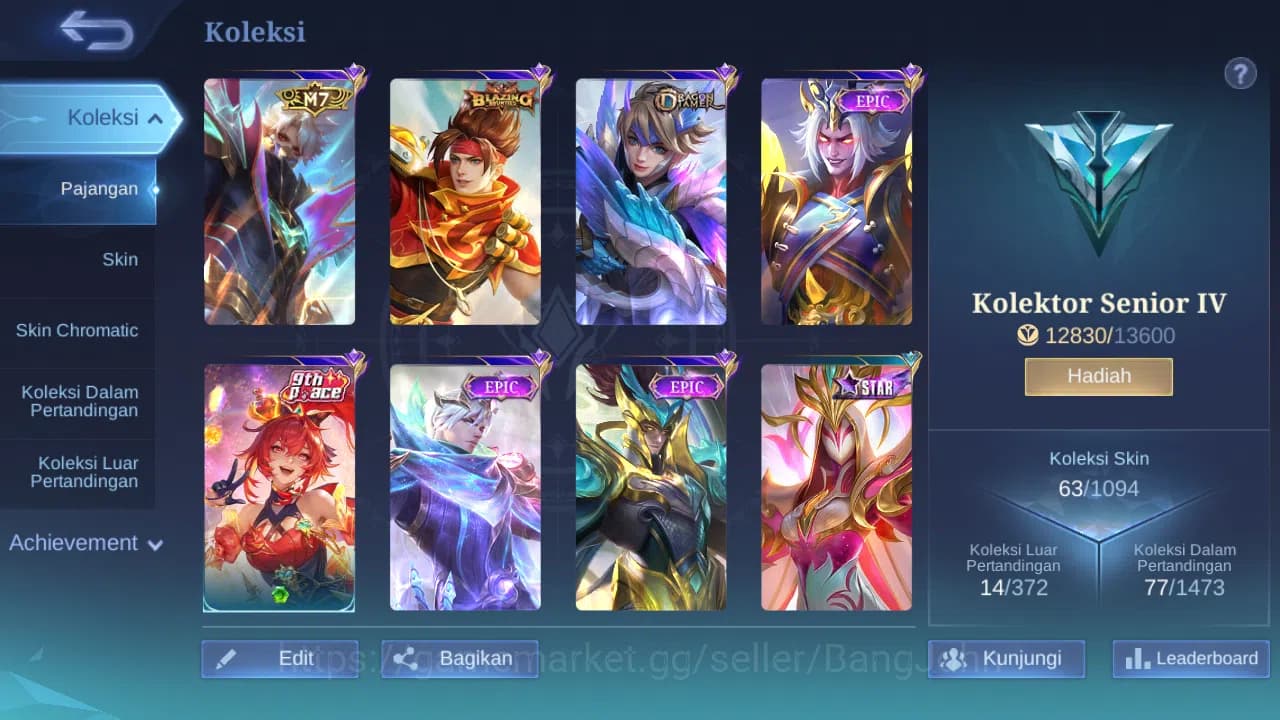
Task: Click the share icon on Bagikan button
Action: pyautogui.click(x=404, y=658)
